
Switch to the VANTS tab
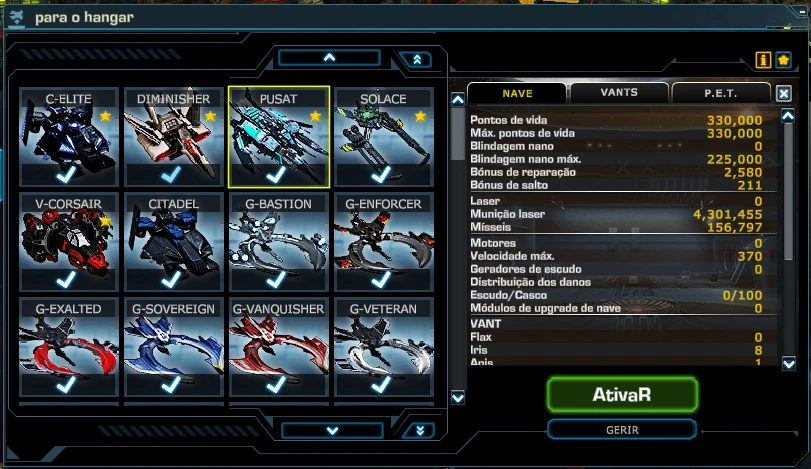coord(619,93)
